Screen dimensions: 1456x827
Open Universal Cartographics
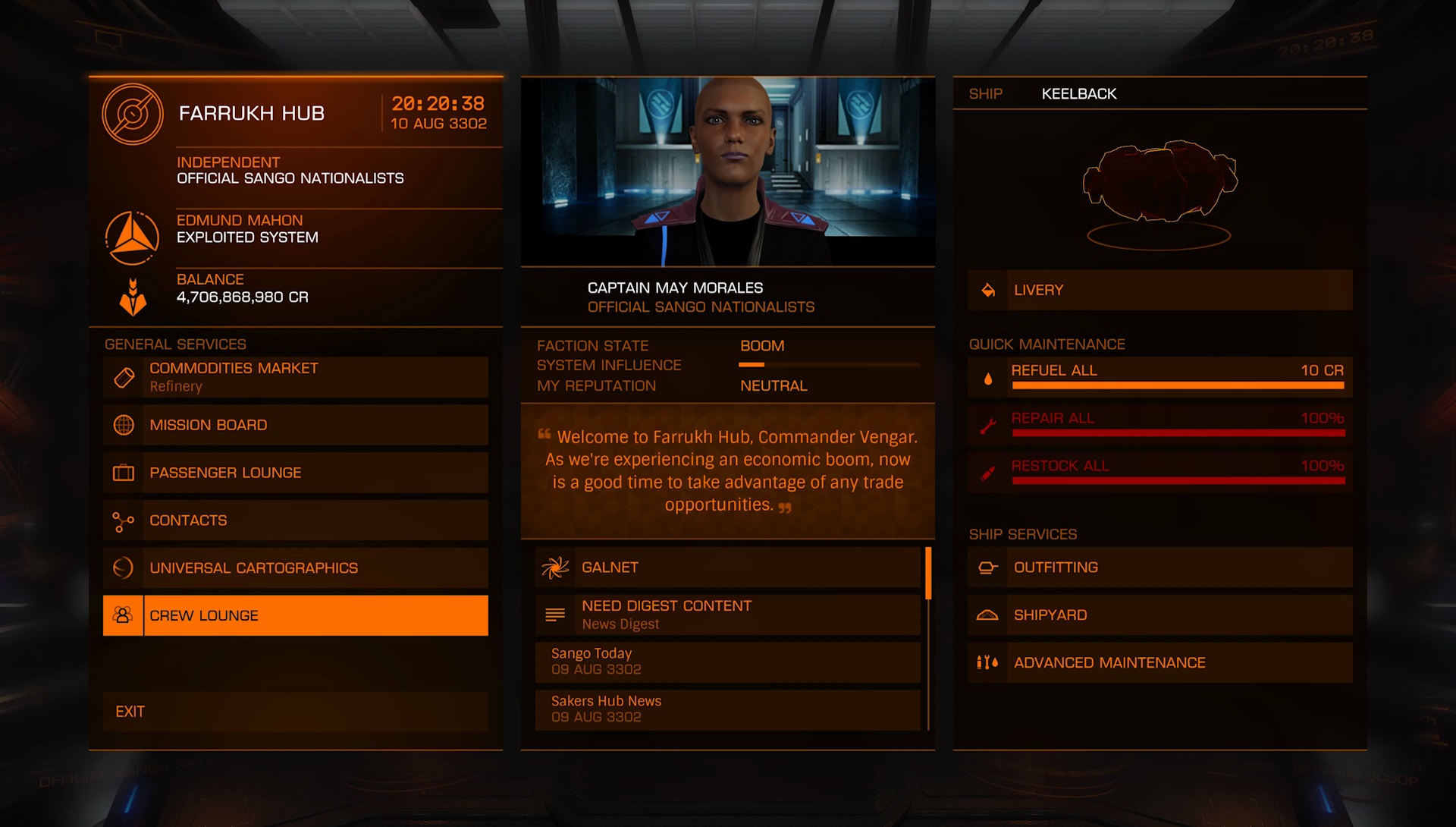[296, 568]
